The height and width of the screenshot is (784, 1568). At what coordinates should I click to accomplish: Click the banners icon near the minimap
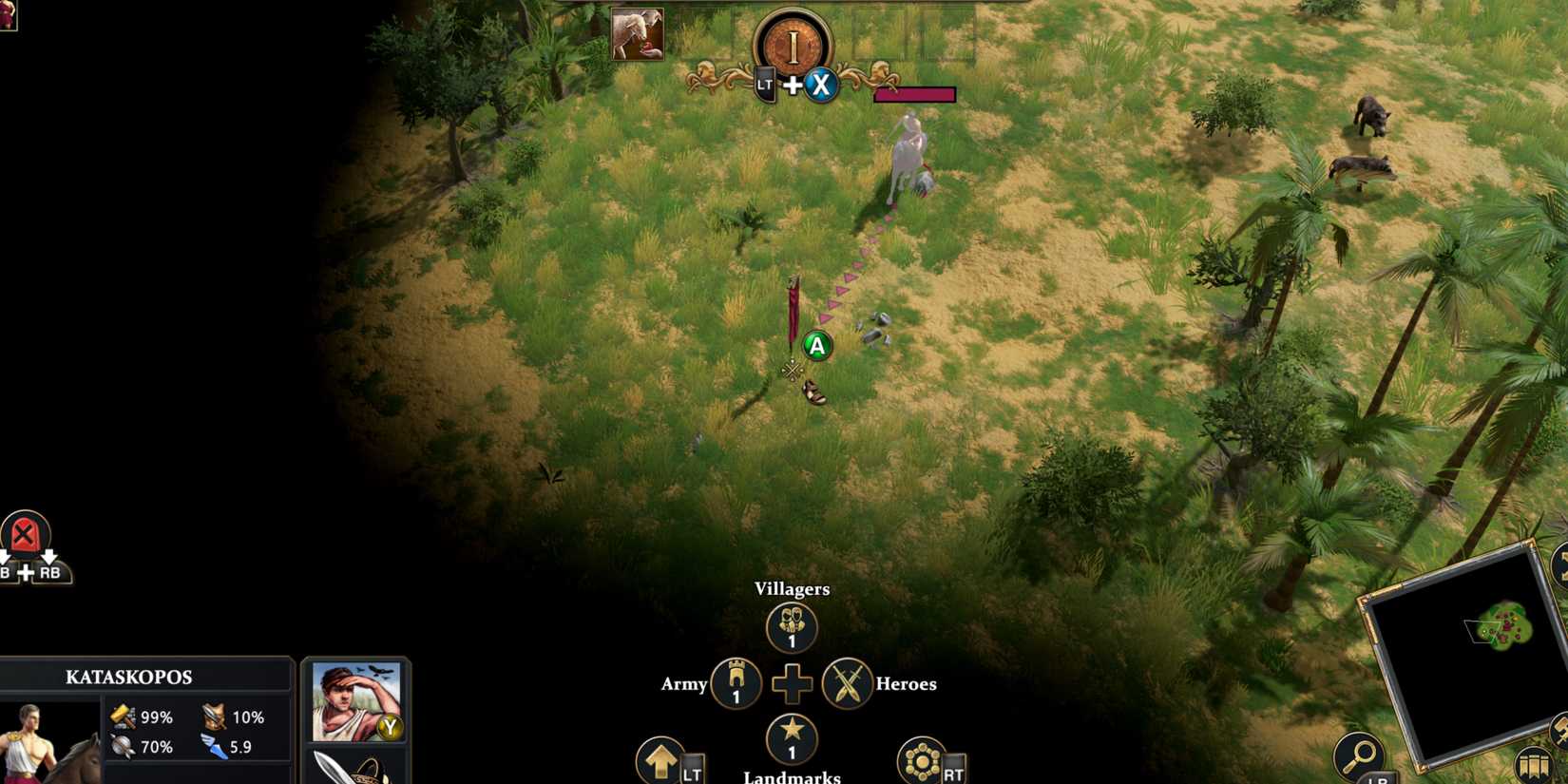coord(1536,762)
